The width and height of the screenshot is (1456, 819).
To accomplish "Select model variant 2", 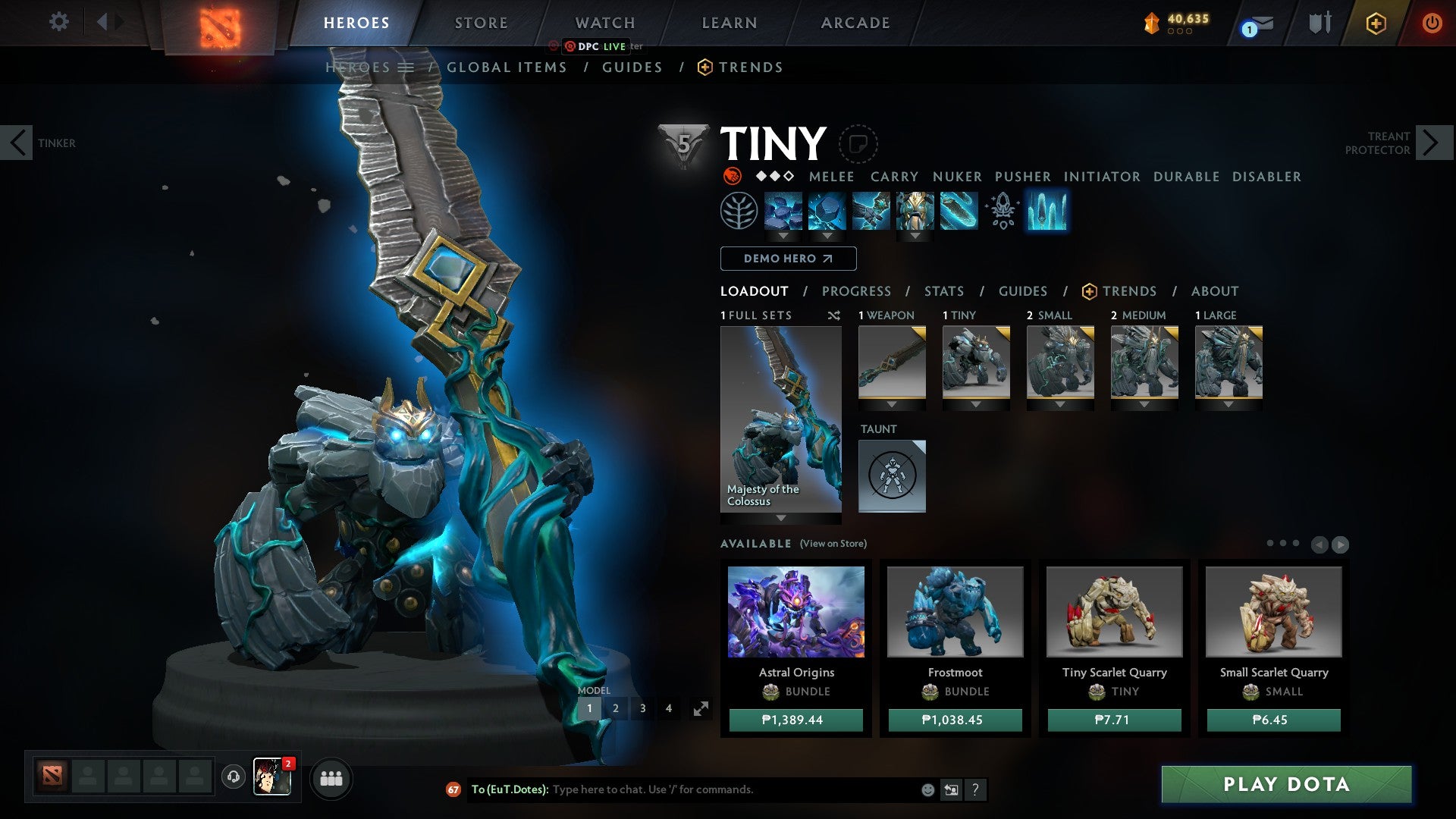I will [x=616, y=708].
